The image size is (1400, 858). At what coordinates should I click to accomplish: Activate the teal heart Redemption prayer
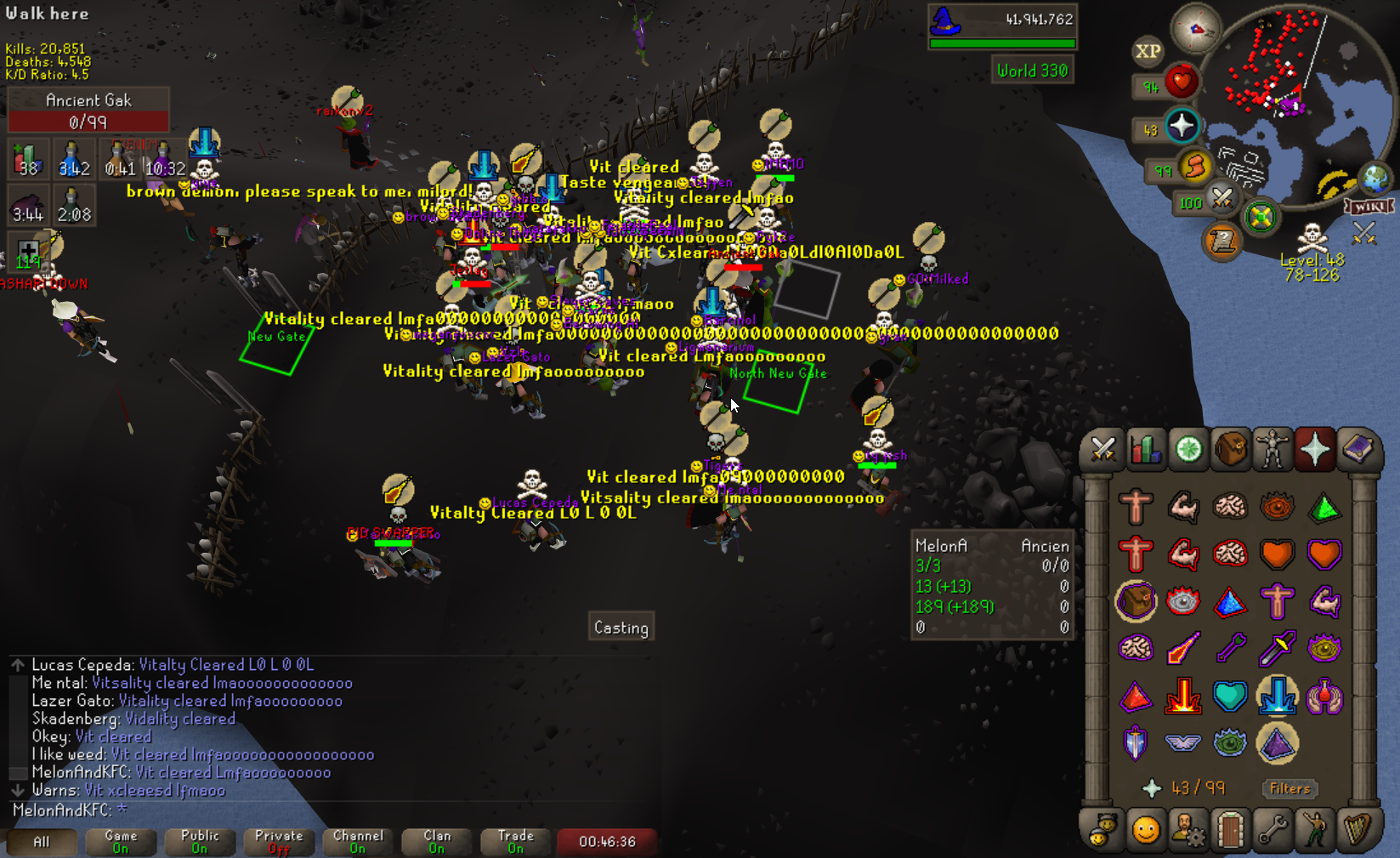(x=1230, y=696)
